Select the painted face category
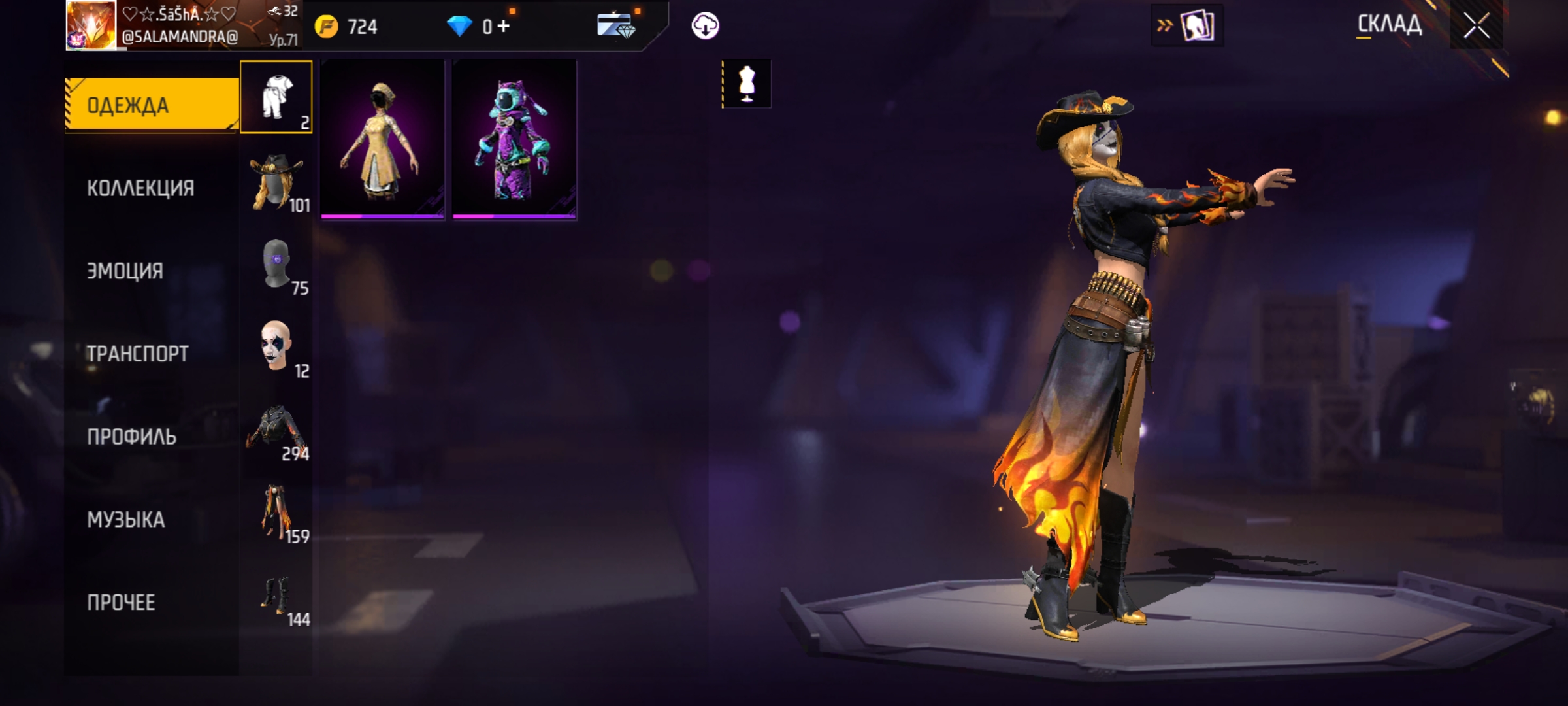The width and height of the screenshot is (1568, 706). (276, 346)
